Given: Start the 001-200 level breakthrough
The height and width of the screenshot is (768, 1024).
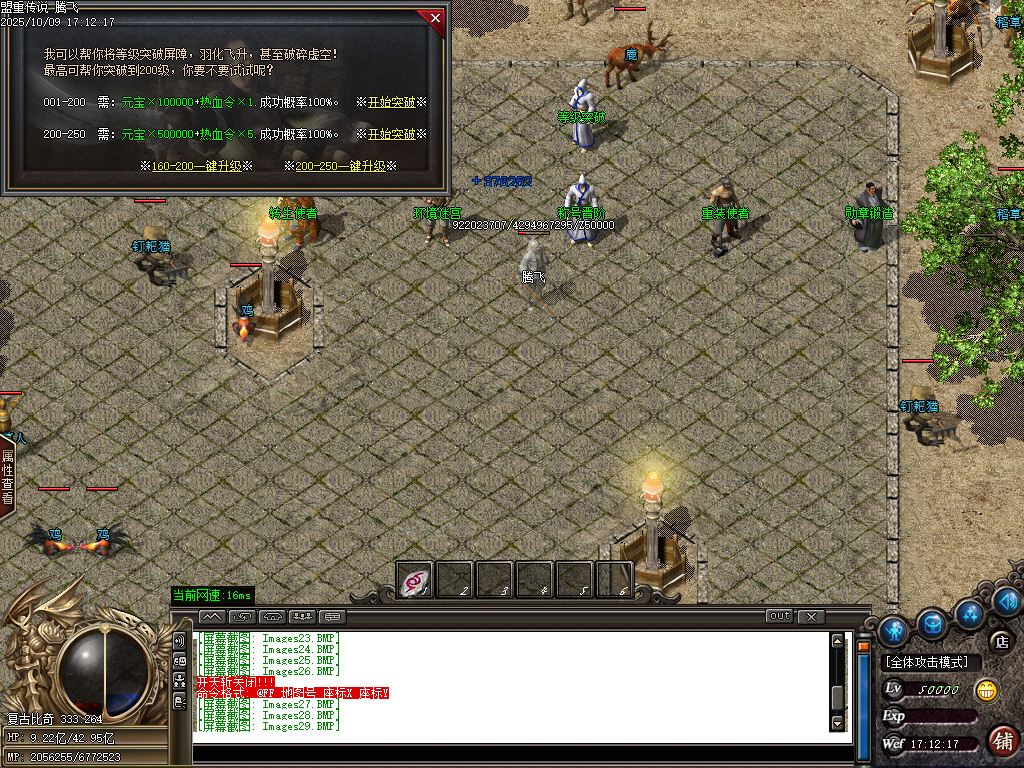Looking at the screenshot, I should pos(391,102).
